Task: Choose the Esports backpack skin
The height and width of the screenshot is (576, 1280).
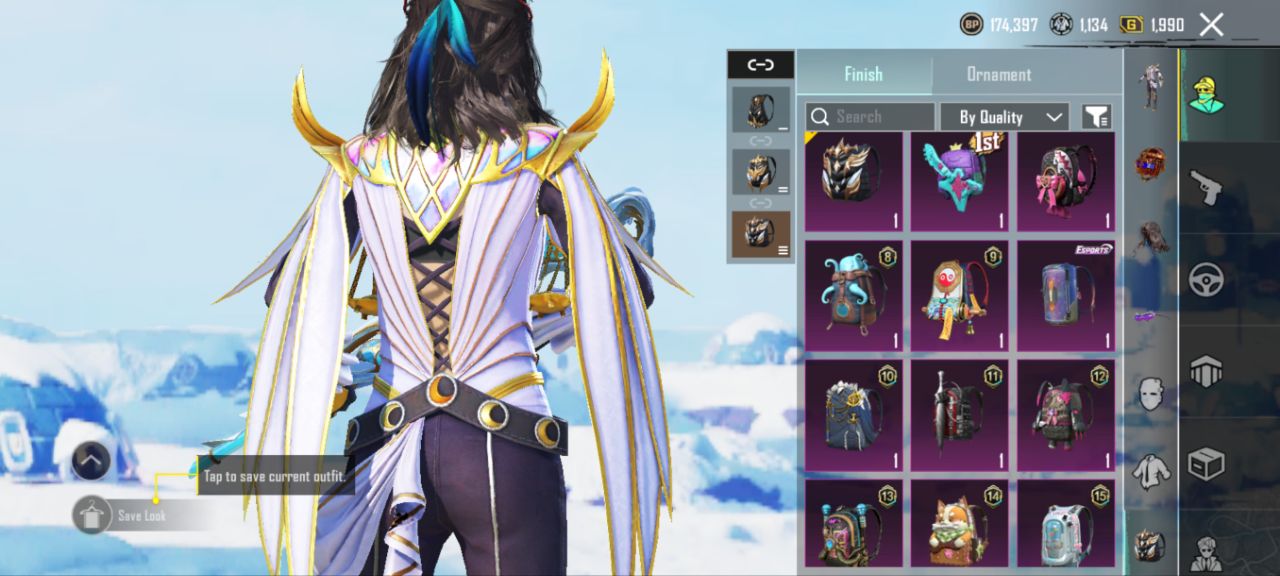Action: coord(1065,296)
